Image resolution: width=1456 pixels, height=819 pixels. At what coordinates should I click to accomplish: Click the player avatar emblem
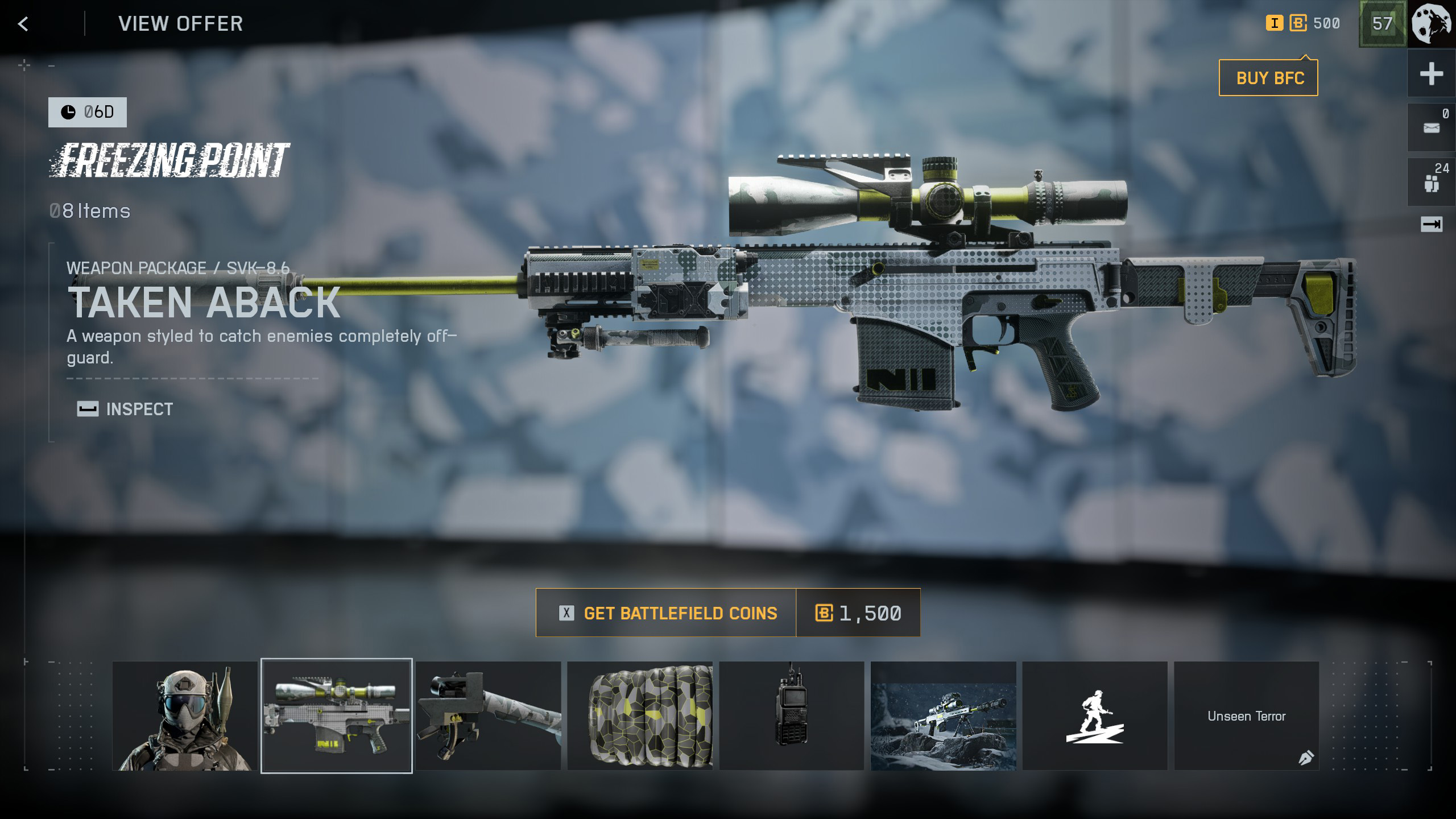1432,24
